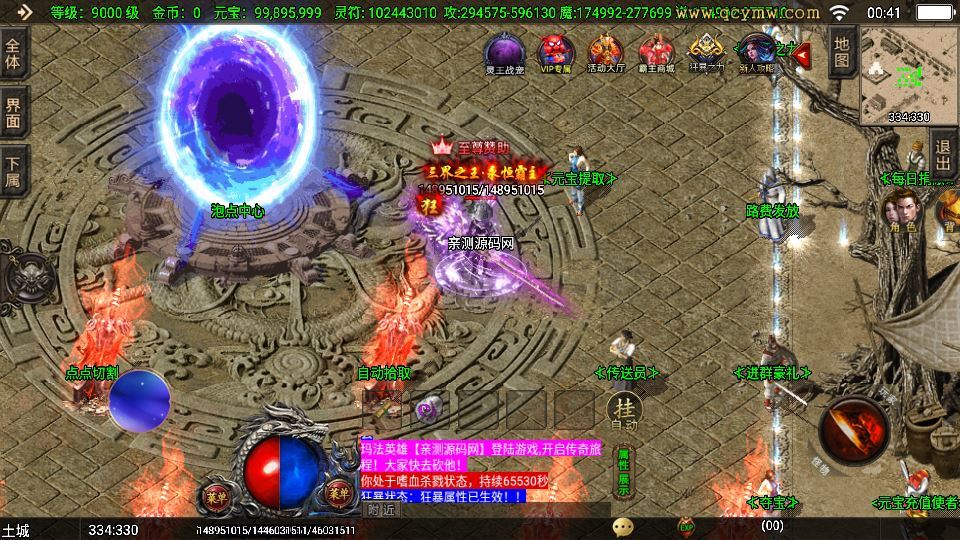This screenshot has width=960, height=540.
Task: Switch chat to the 附近 nearby channel
Action: click(x=382, y=510)
